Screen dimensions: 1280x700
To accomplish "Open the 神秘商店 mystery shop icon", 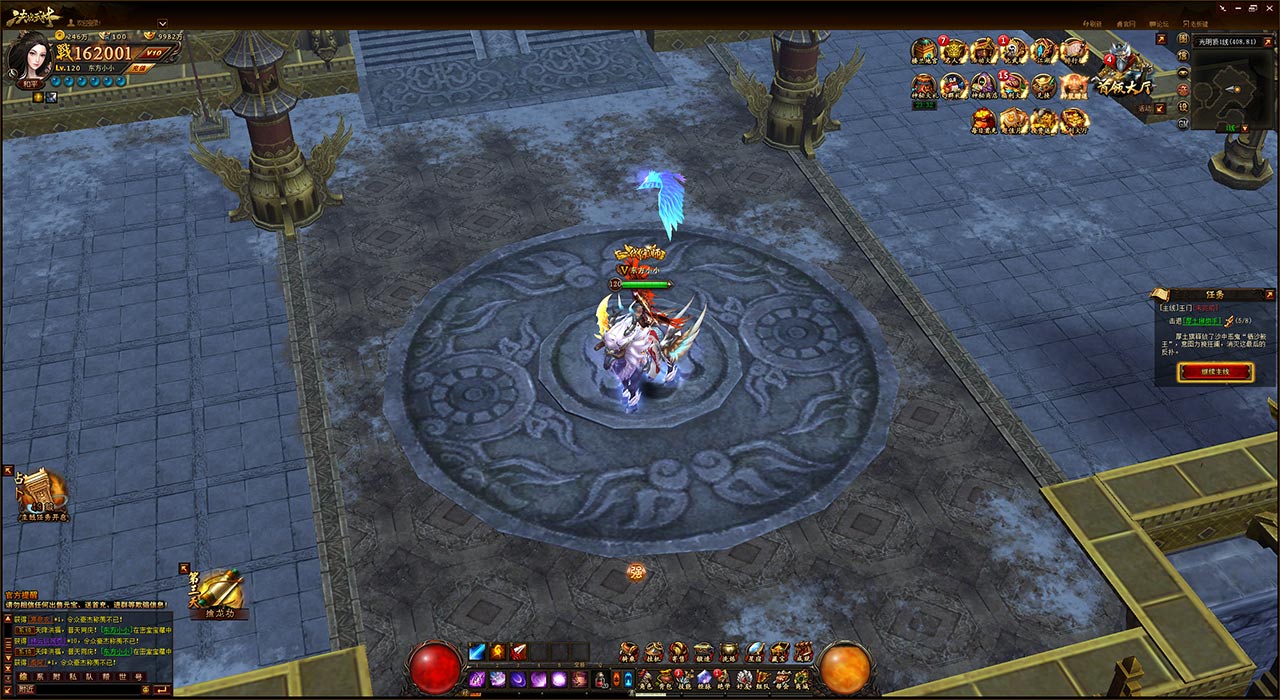I will 983,86.
